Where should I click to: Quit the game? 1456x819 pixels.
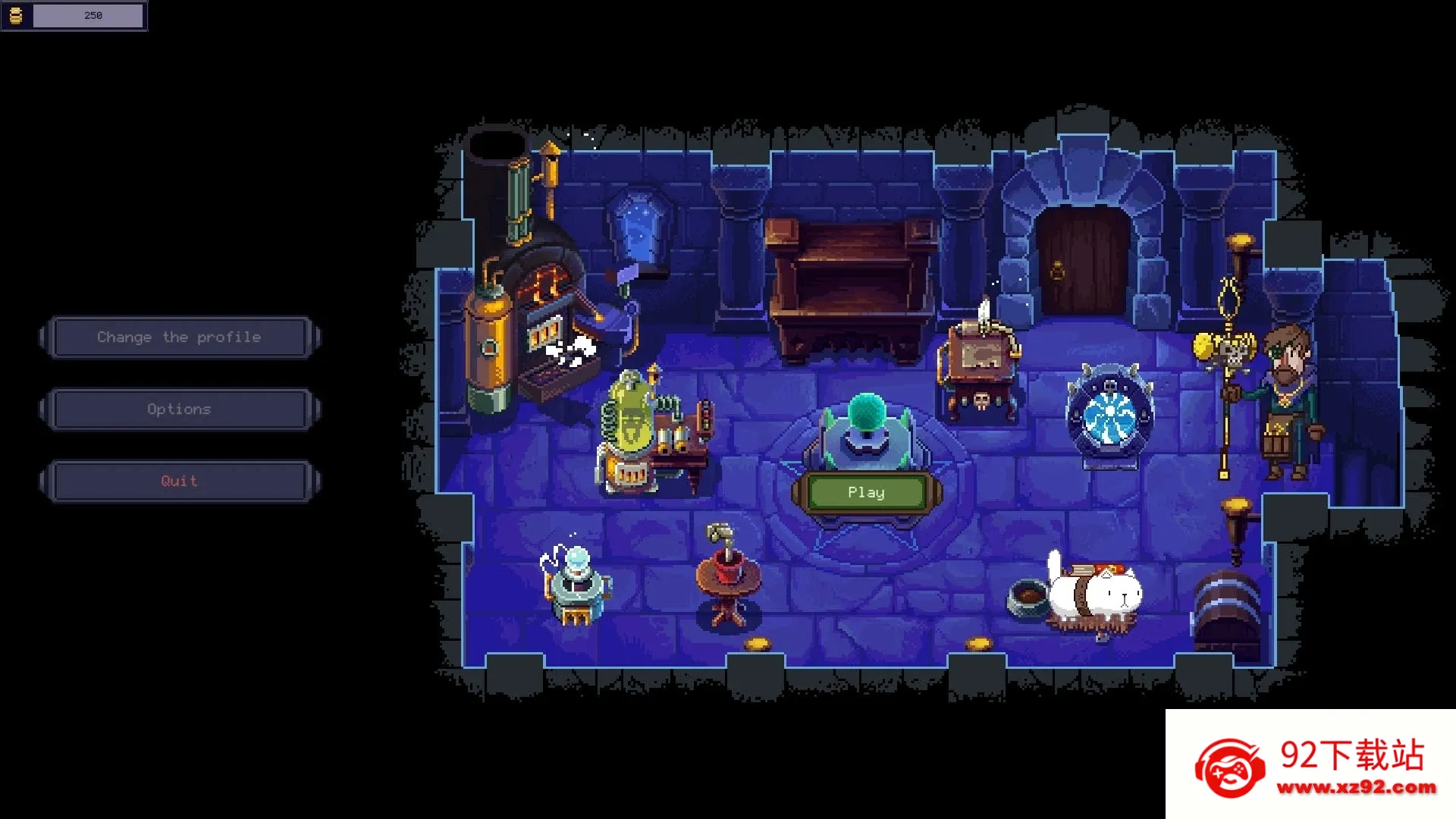(179, 482)
